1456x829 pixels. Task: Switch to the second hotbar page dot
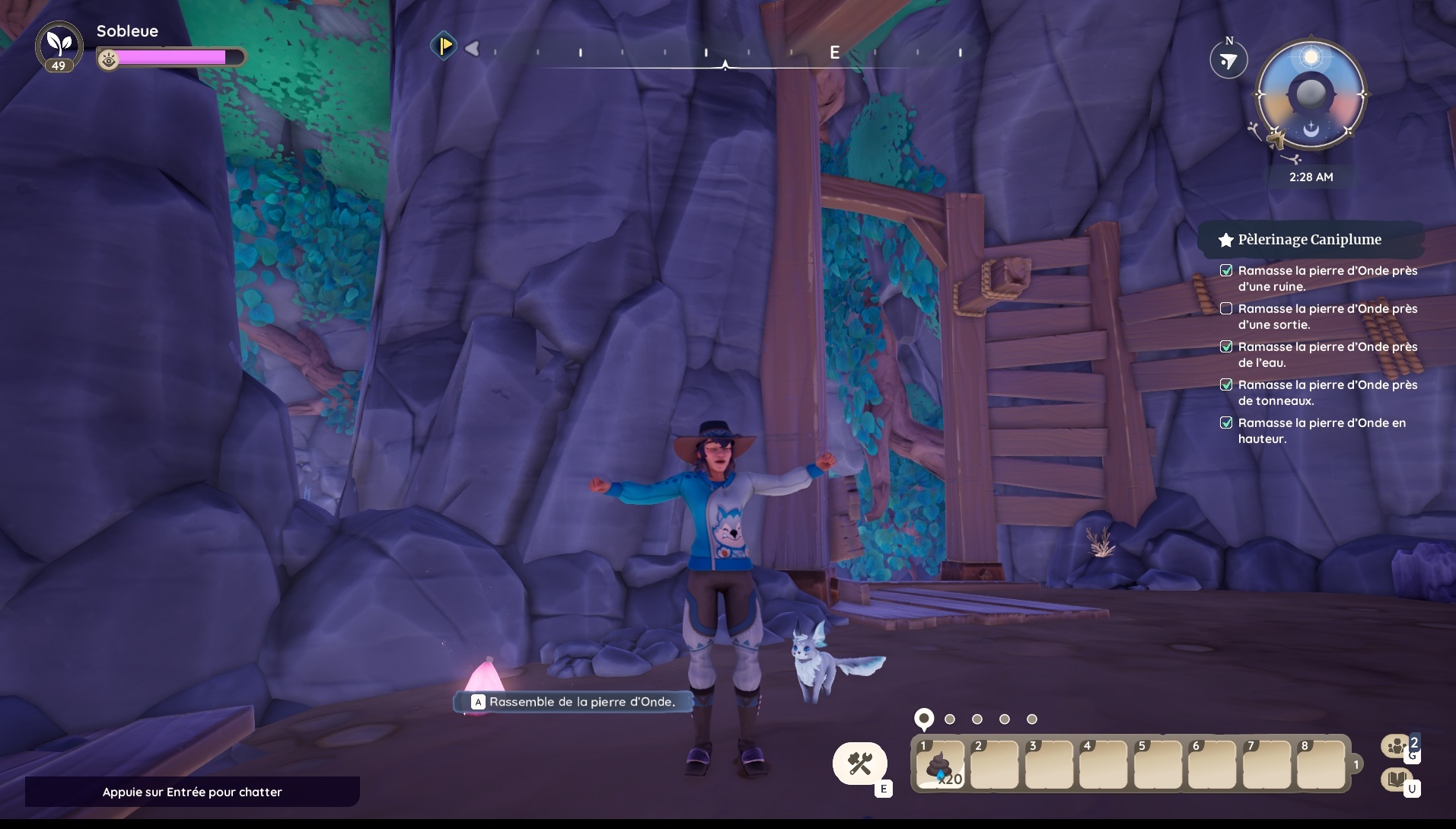coord(950,719)
